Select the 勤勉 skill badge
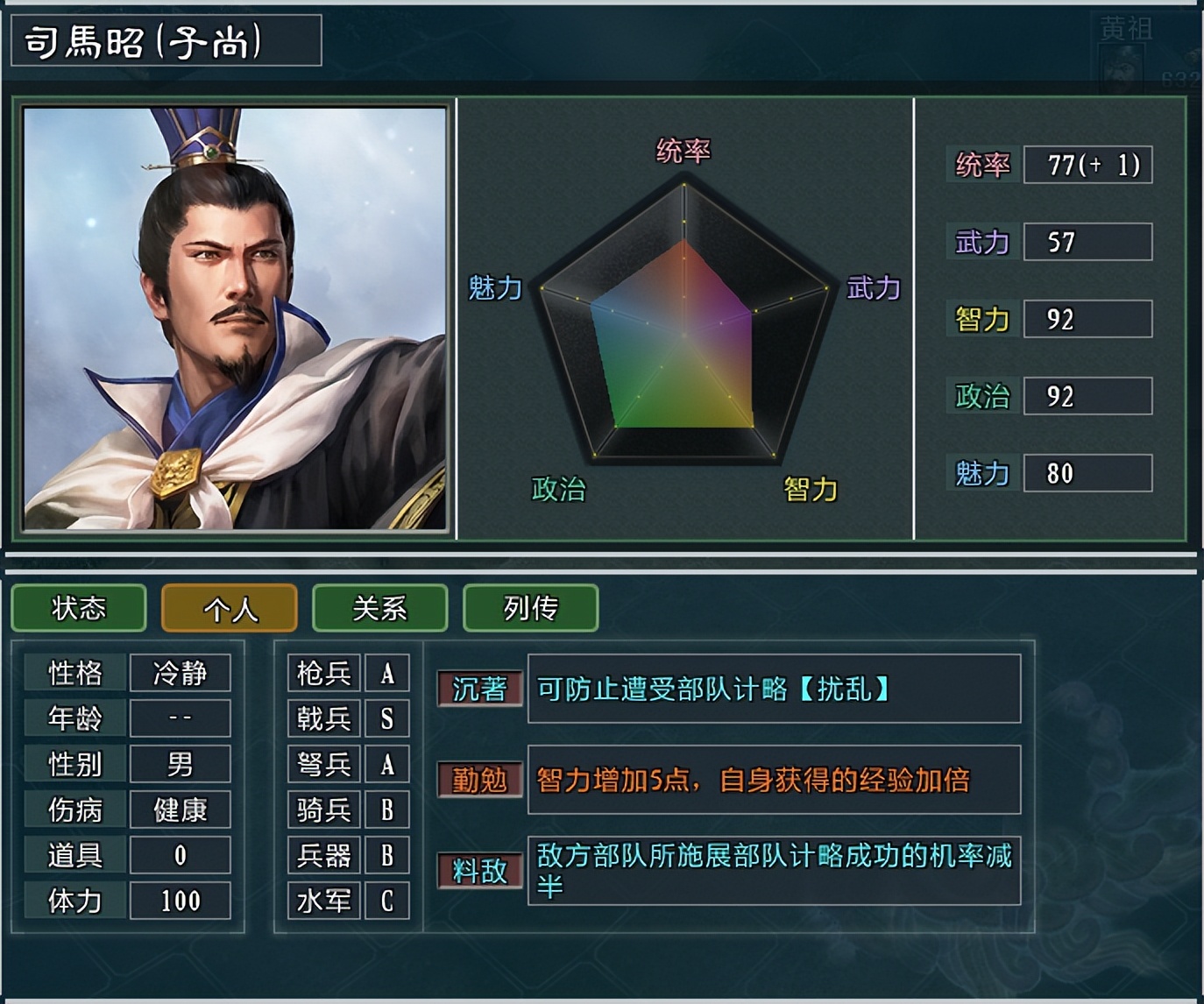The image size is (1204, 1004). (x=478, y=780)
